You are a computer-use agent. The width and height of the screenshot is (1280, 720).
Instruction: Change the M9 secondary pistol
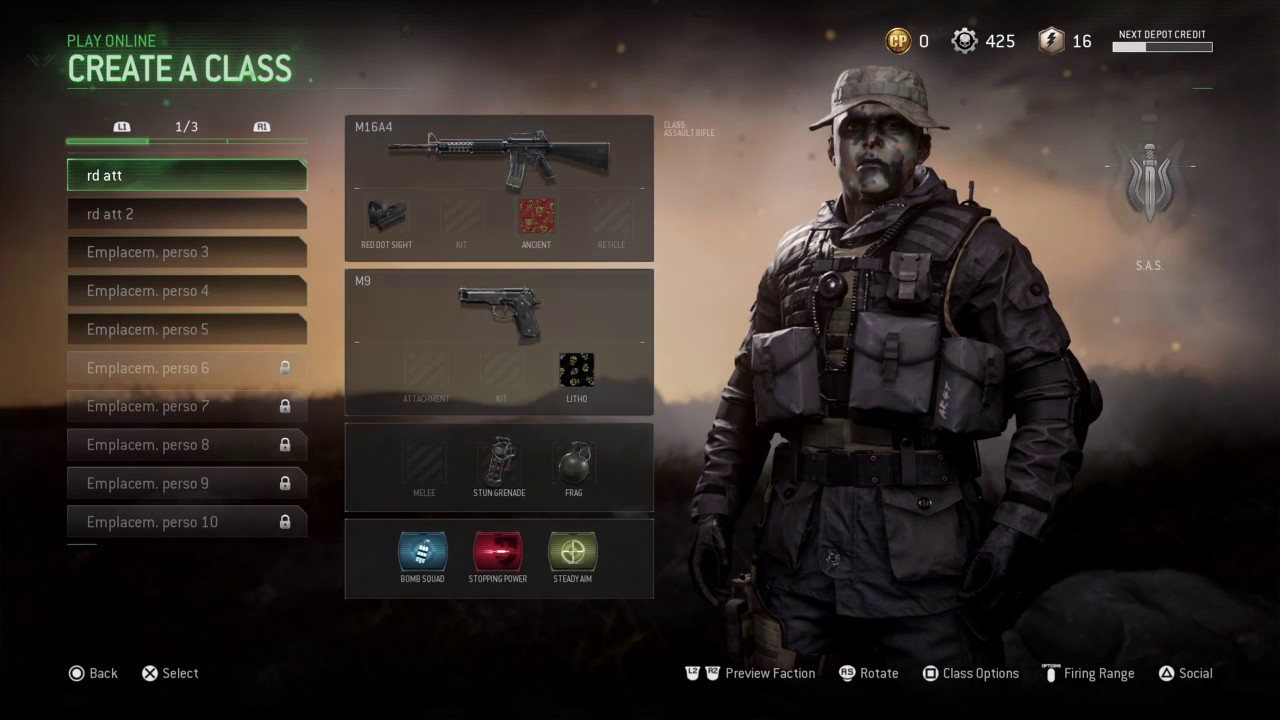point(499,310)
